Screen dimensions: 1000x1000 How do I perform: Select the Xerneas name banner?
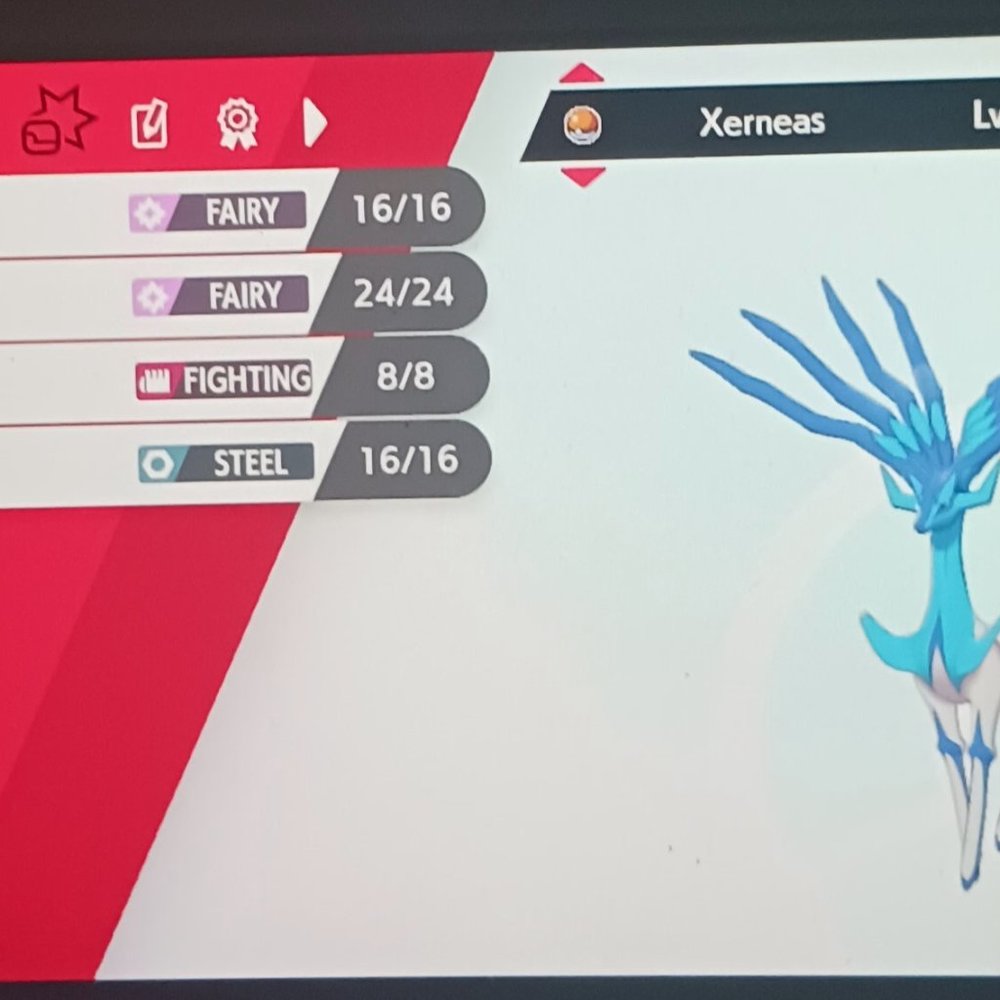[760, 122]
